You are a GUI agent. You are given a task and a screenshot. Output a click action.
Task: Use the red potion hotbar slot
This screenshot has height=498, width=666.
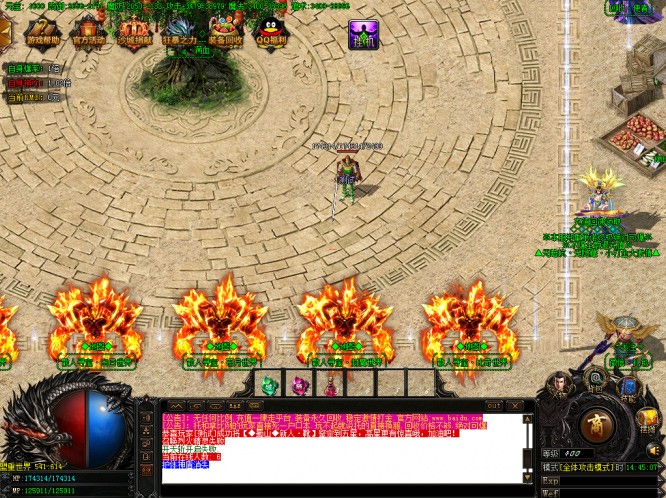coord(329,384)
